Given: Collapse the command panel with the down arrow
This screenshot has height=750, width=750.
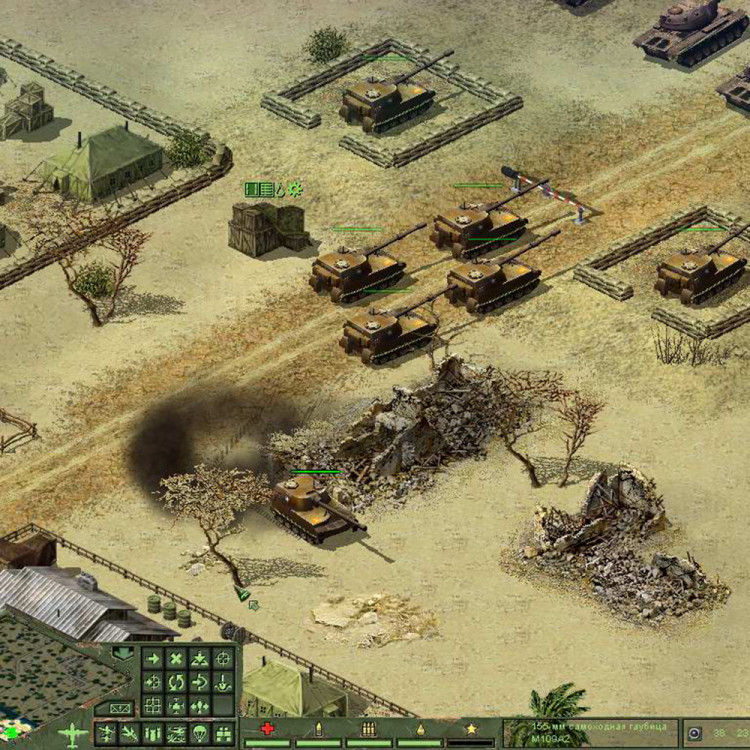Looking at the screenshot, I should (x=124, y=654).
